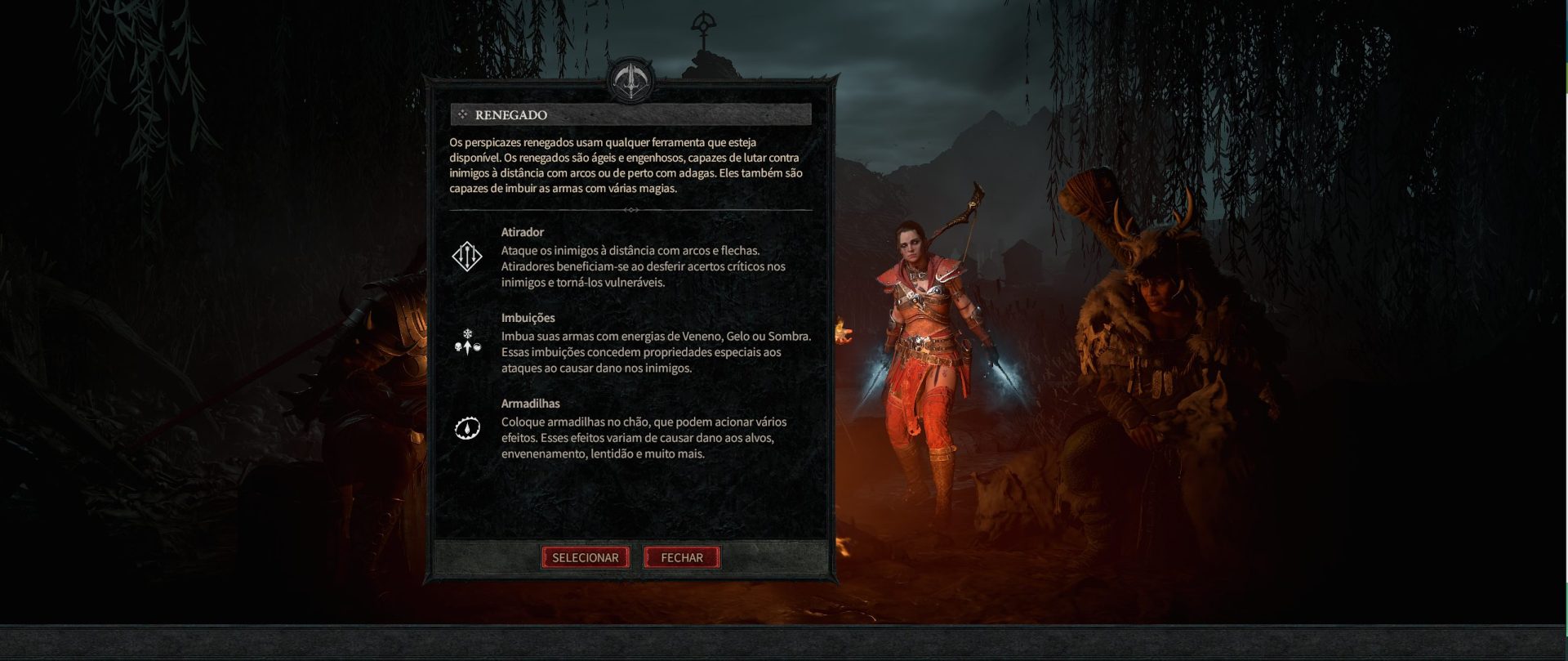
Task: Click the Armadilhas heading text
Action: coord(530,403)
